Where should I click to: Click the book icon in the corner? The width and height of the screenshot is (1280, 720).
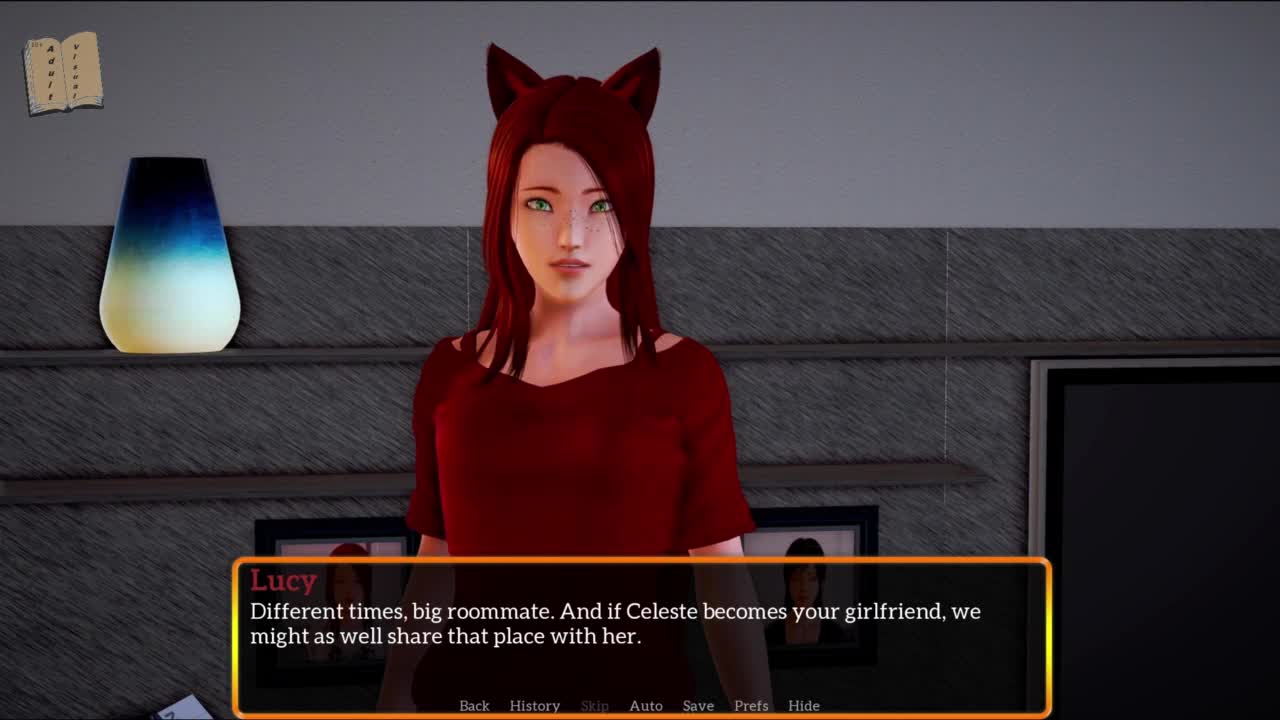(63, 73)
